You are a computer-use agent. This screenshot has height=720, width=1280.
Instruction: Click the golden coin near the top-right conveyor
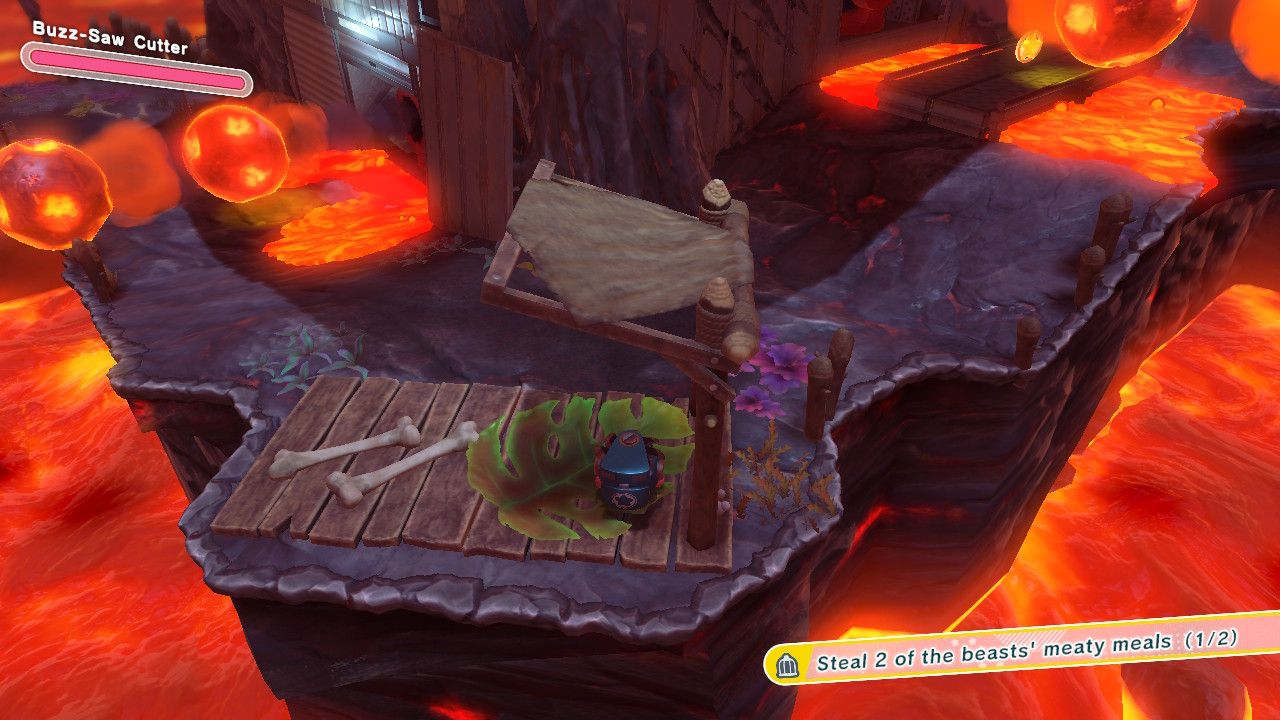(x=1030, y=48)
